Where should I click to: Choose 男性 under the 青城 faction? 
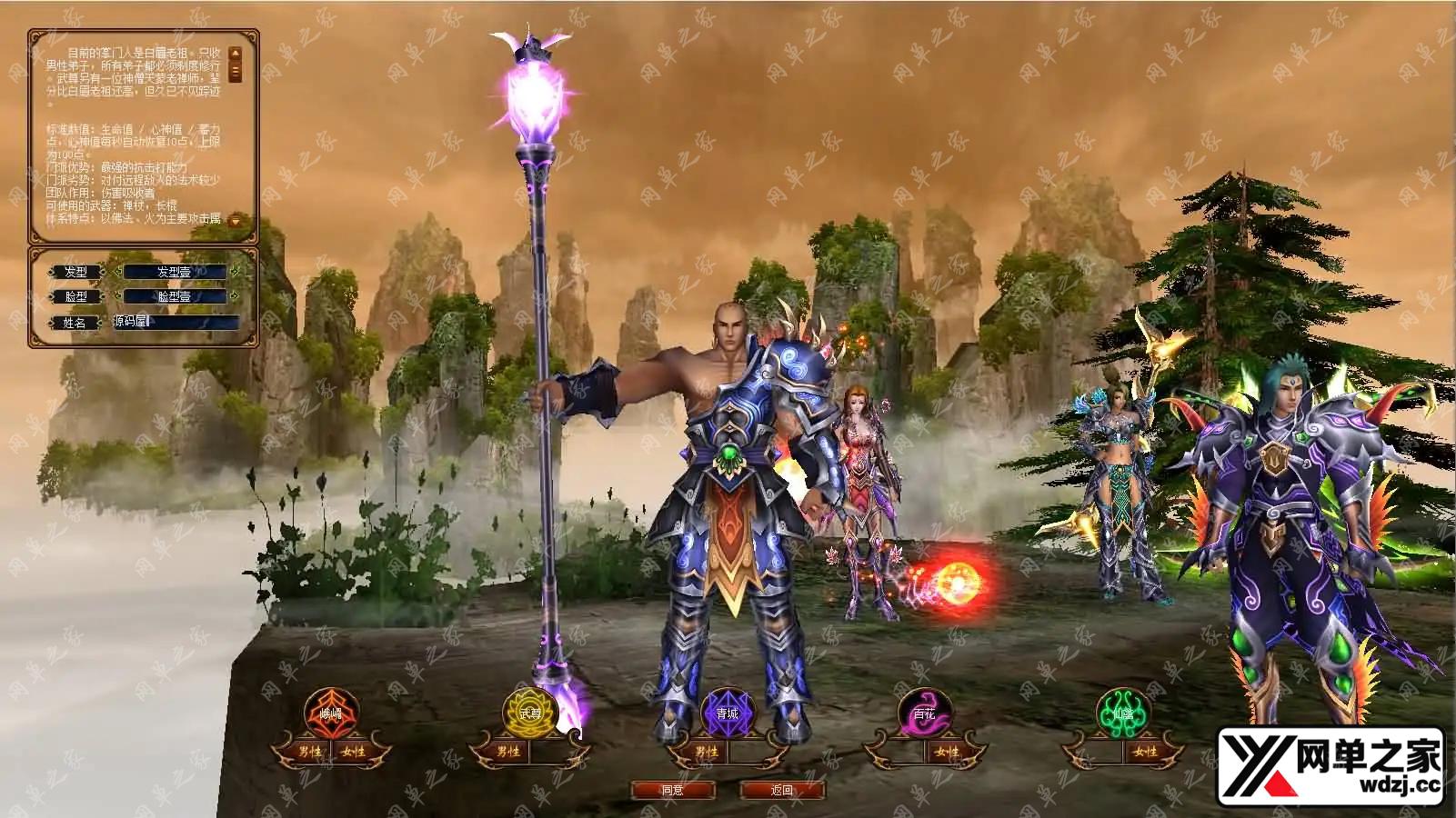click(x=706, y=753)
